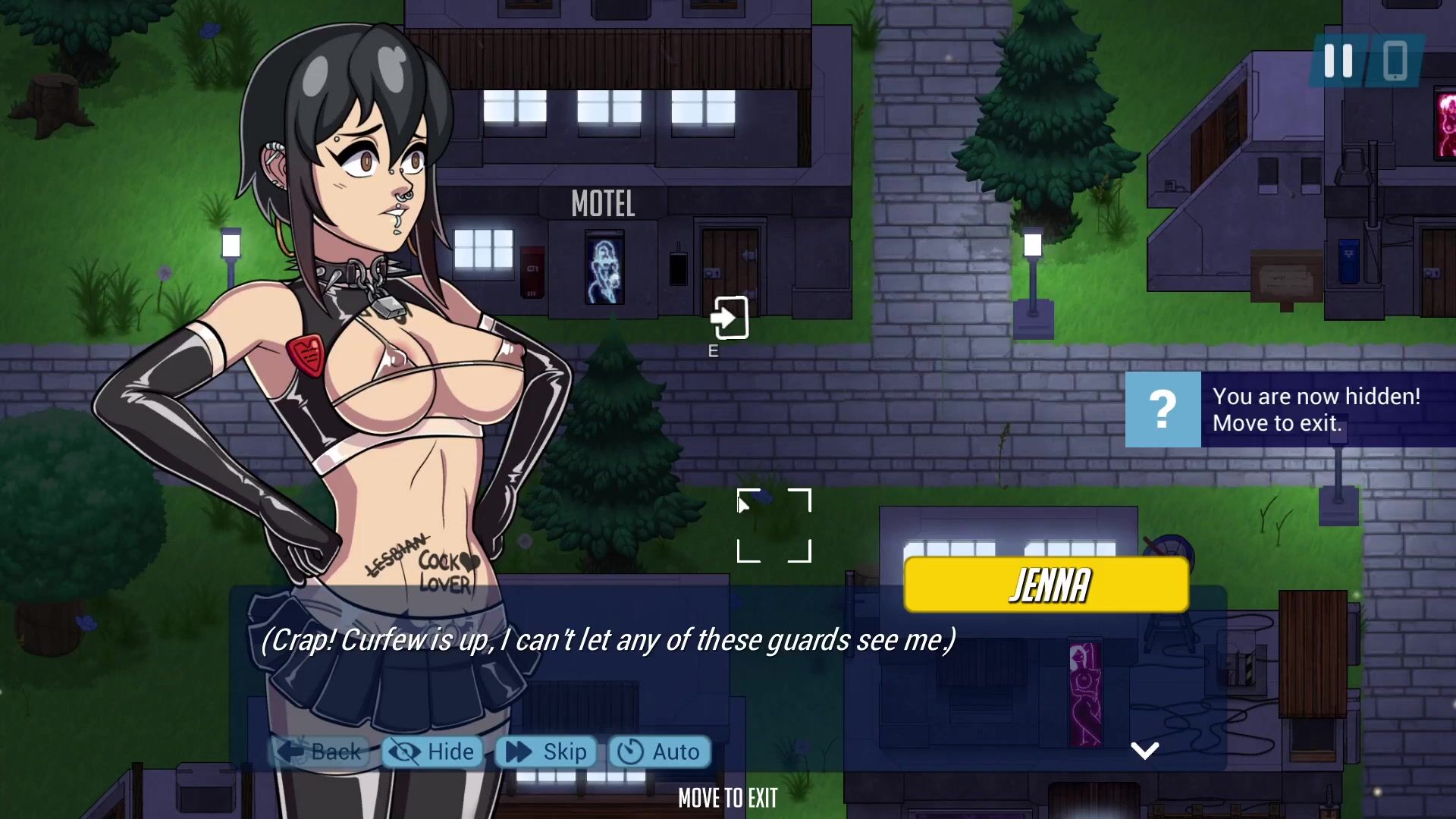The height and width of the screenshot is (819, 1456).
Task: Enable Auto dialogue advance
Action: (x=659, y=752)
